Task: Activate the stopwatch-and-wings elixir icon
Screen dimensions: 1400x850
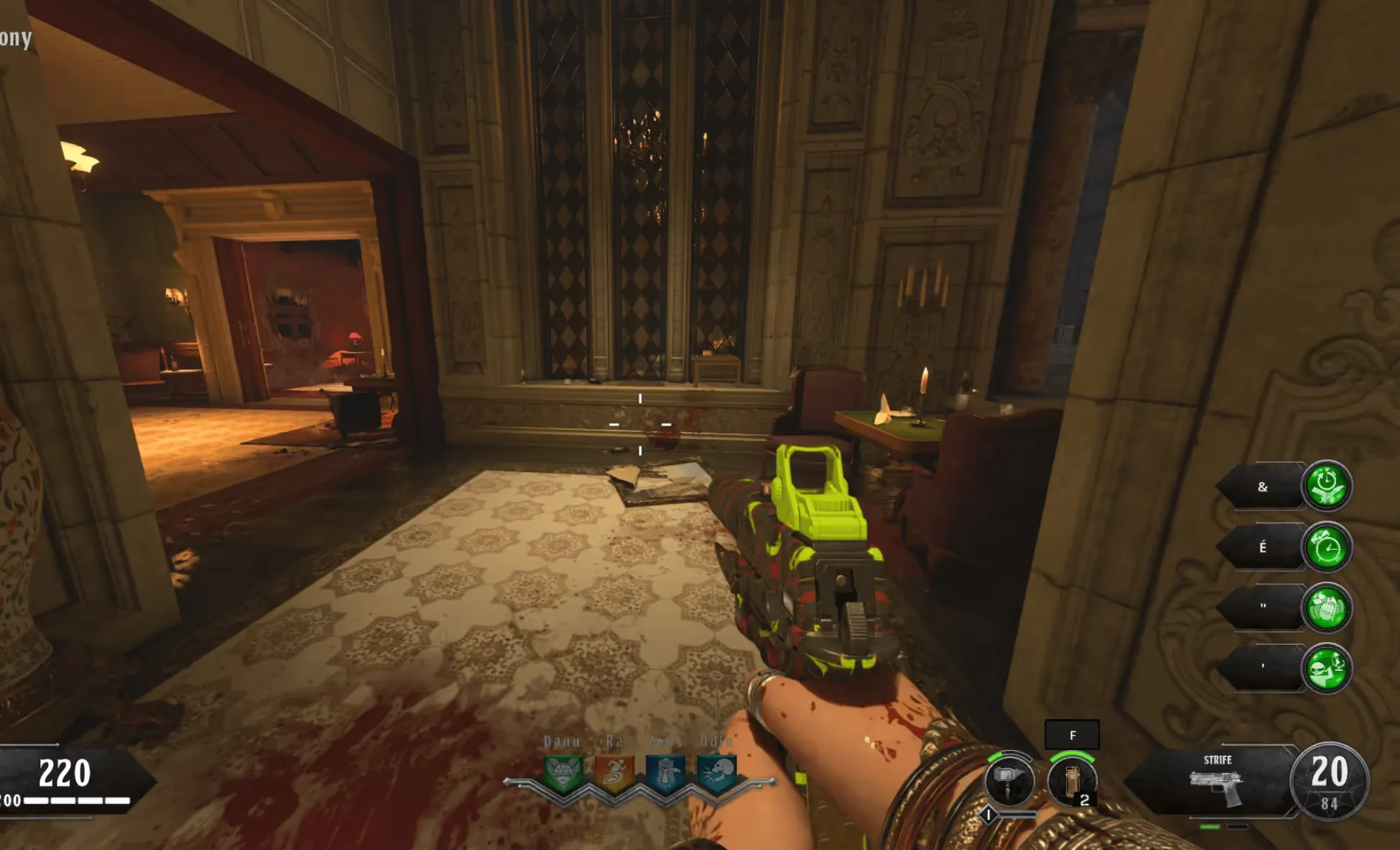Action: (x=1327, y=486)
